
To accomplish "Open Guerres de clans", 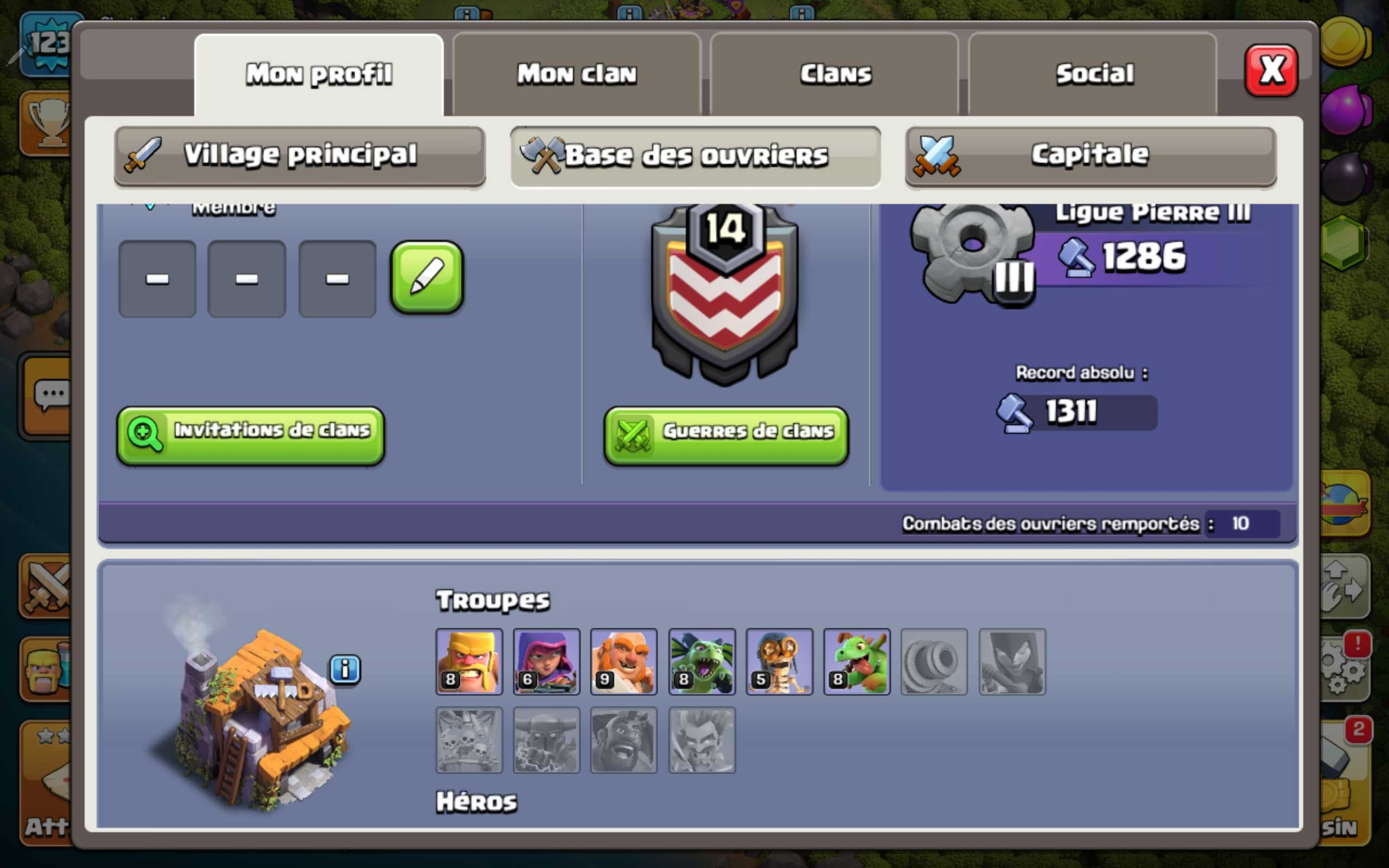I will 726,435.
